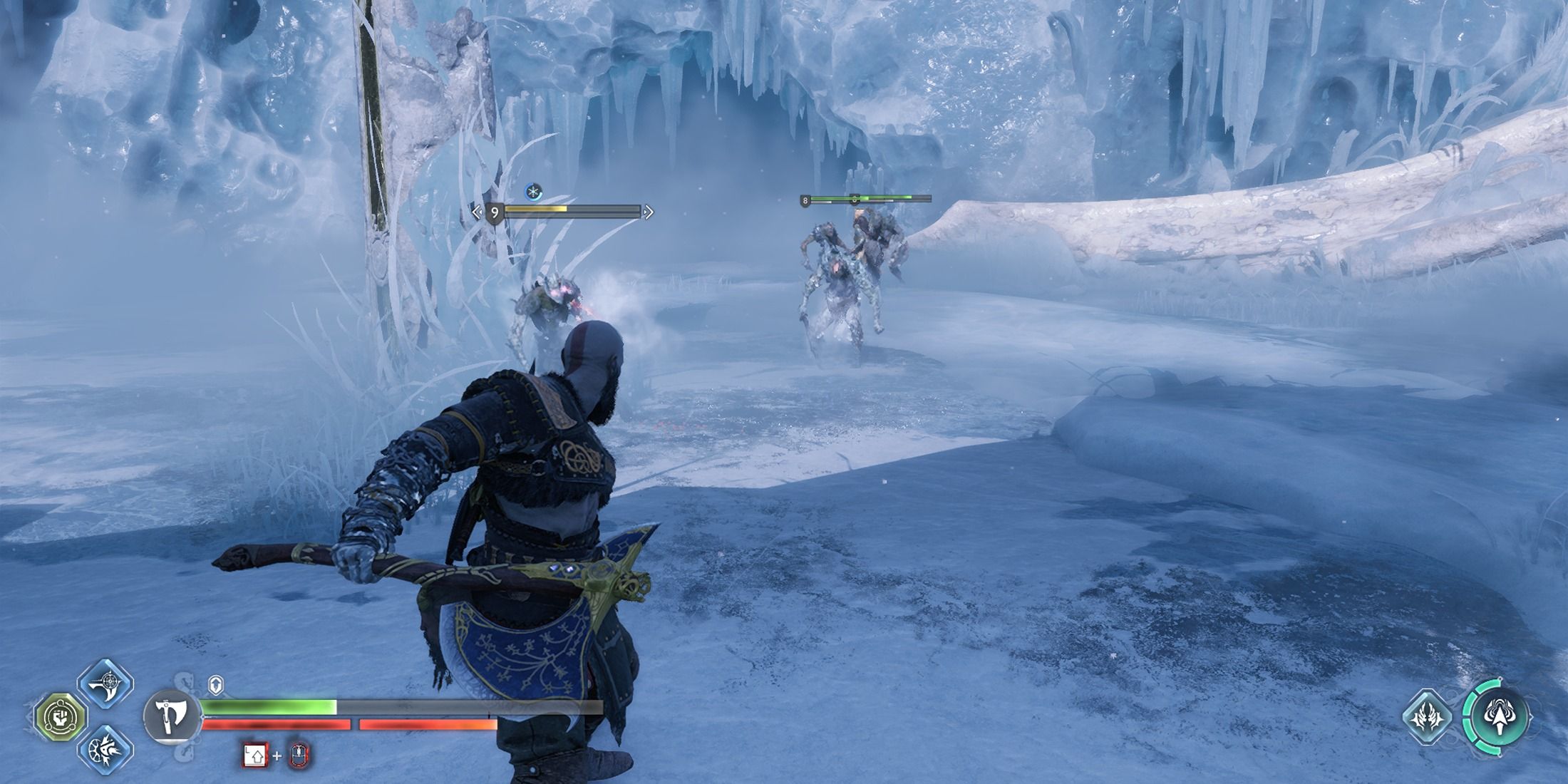The image size is (1568, 784).
Task: Click the shield buff icon above the health bar
Action: (x=217, y=685)
